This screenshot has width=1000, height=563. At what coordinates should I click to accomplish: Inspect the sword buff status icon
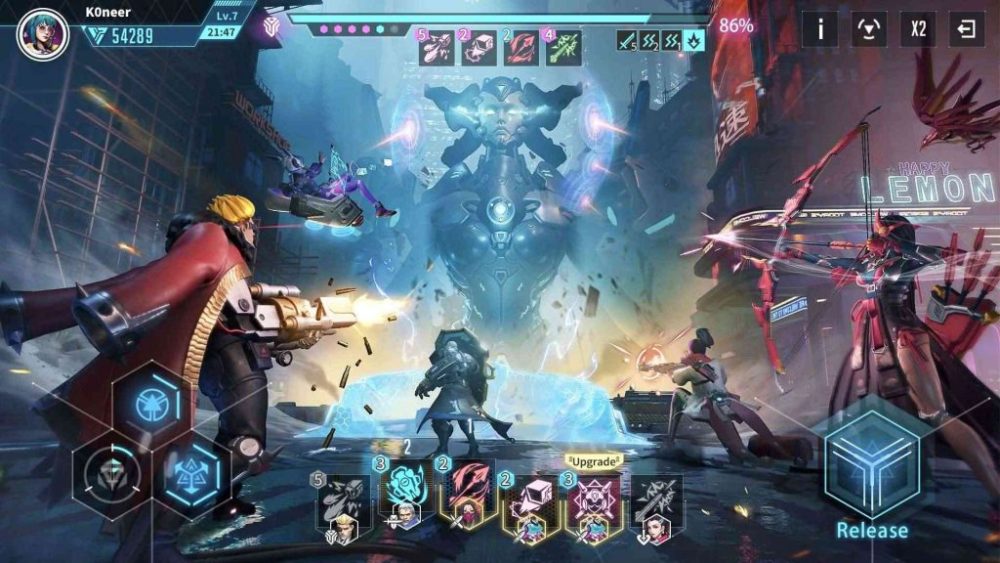[627, 41]
